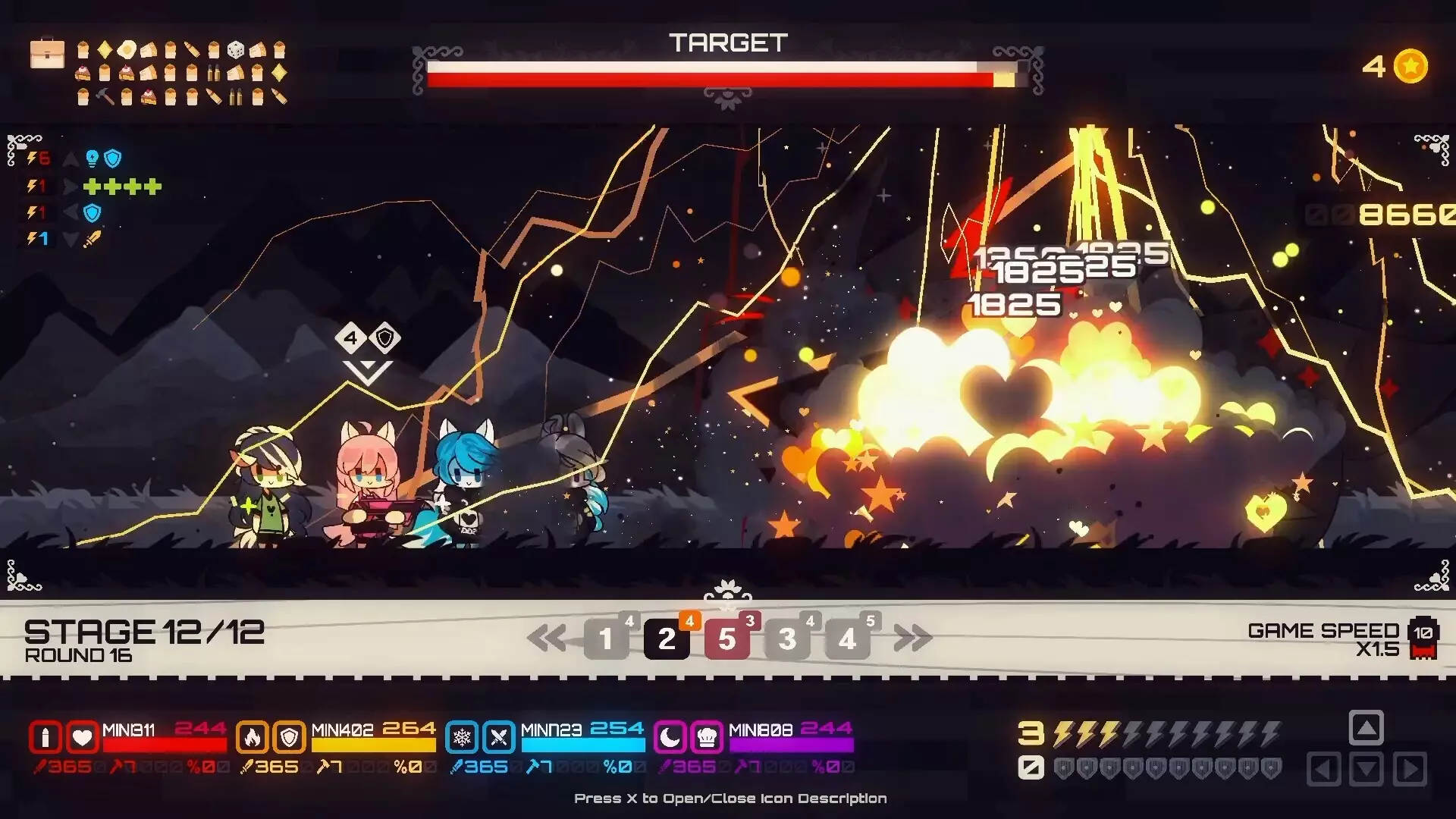
Task: Select the active stage slot 2
Action: (667, 639)
